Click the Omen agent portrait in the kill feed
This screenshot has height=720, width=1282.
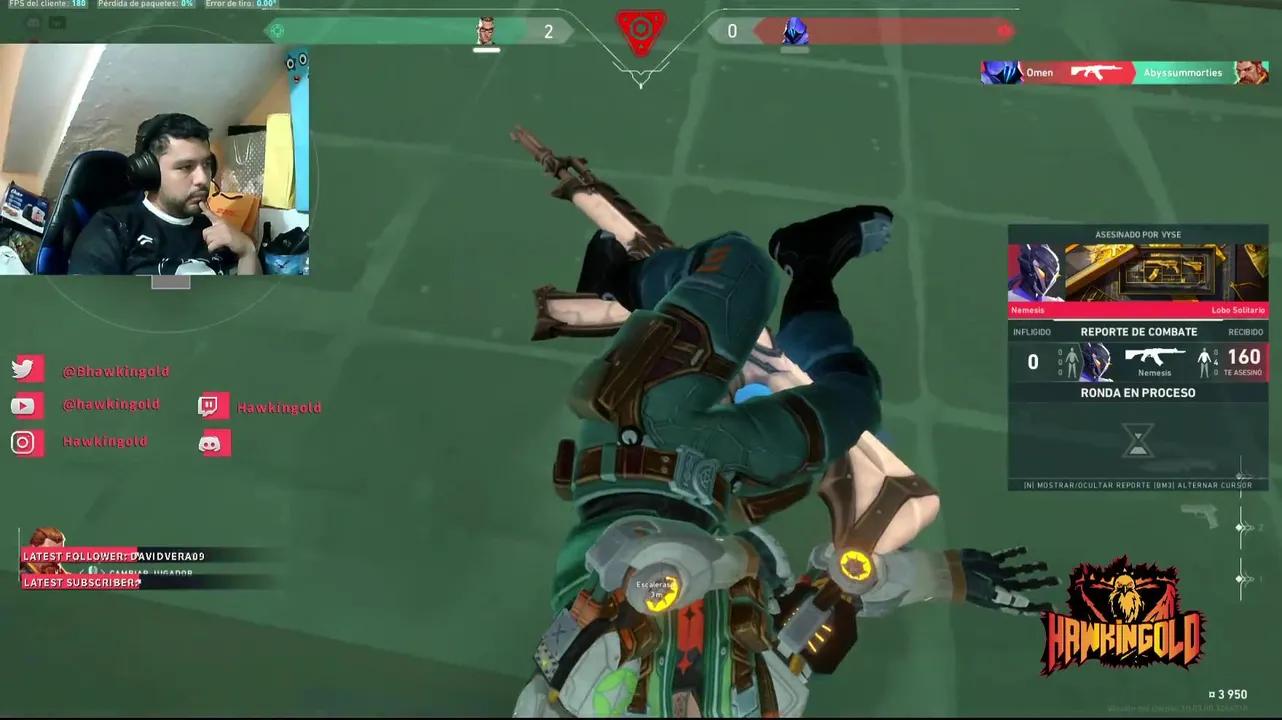(1001, 72)
